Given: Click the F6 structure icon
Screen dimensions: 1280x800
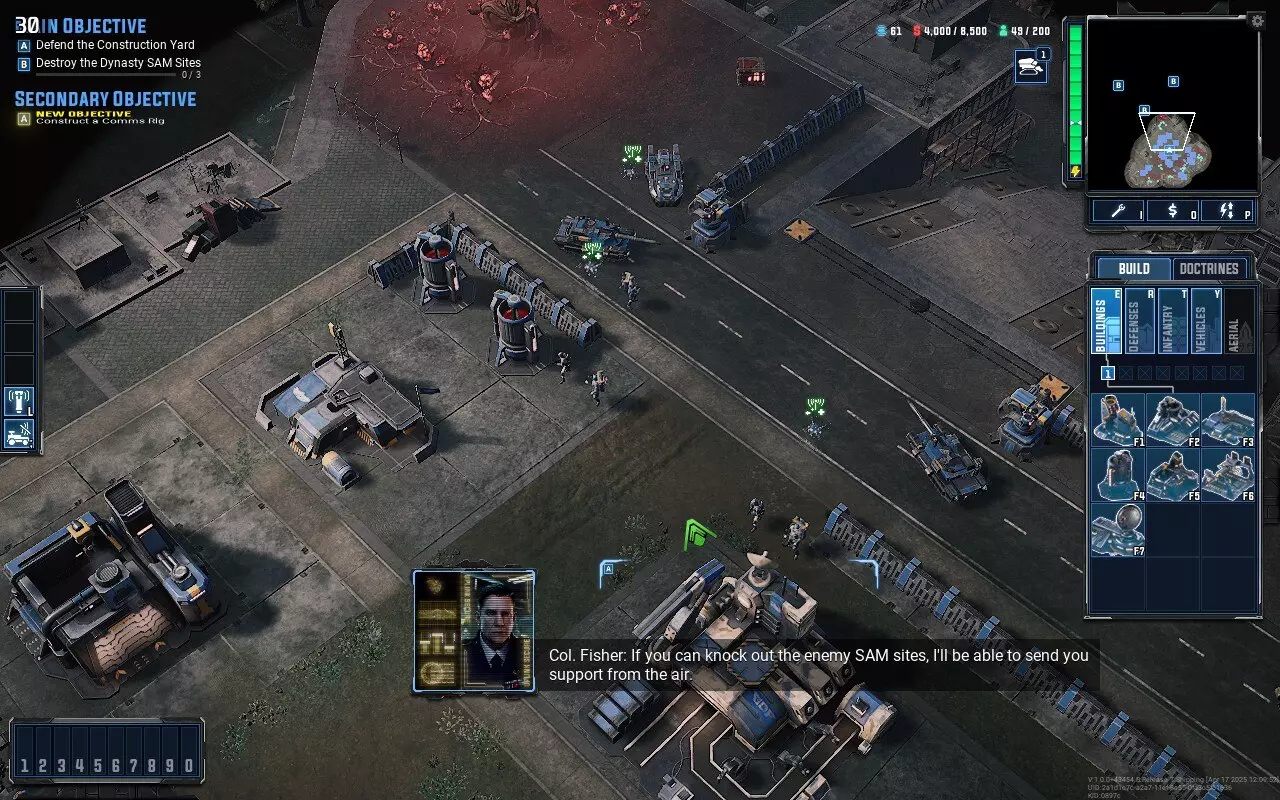Looking at the screenshot, I should (1227, 473).
